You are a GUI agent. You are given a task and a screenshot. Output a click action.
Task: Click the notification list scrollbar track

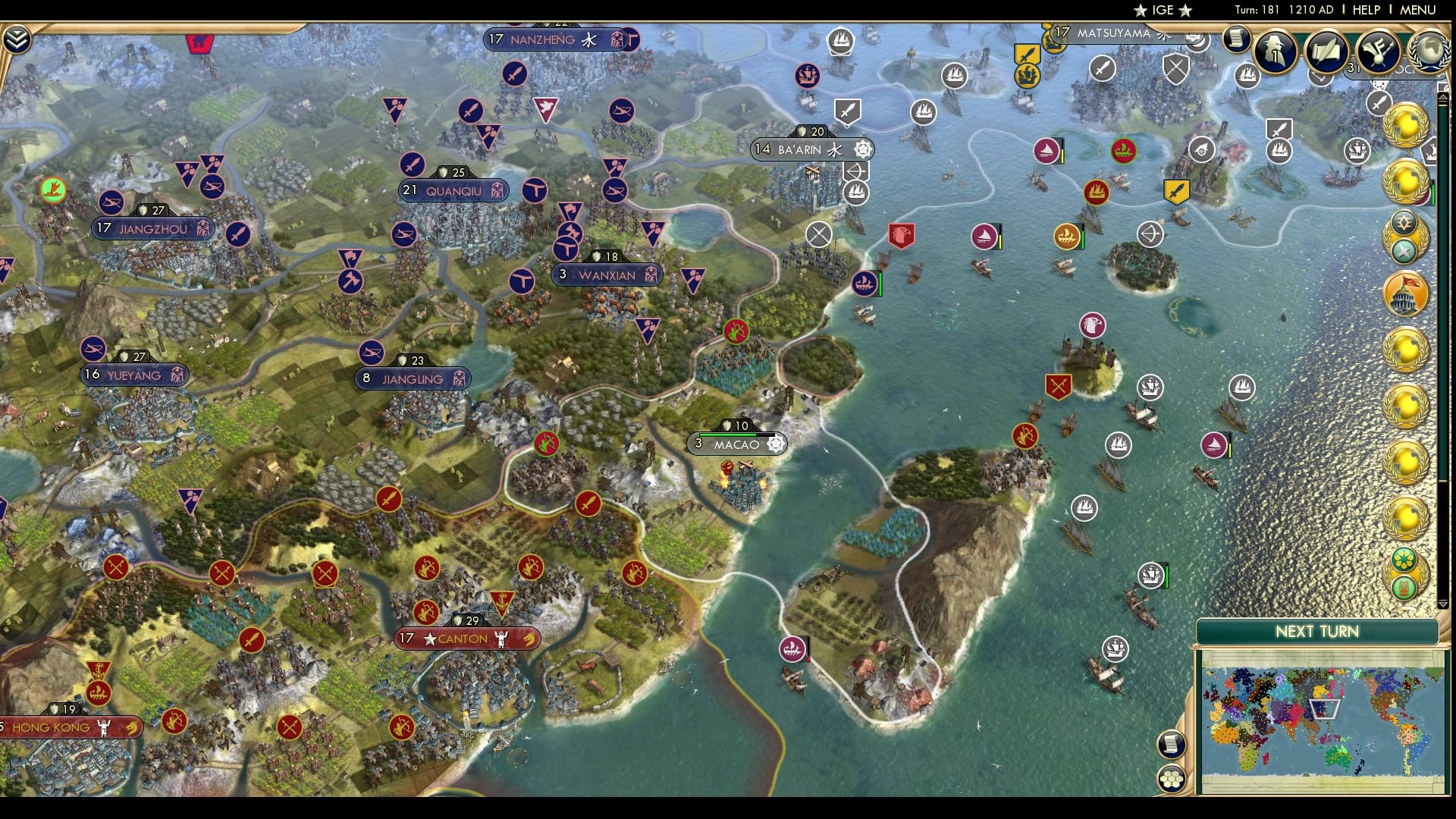tap(1443, 349)
